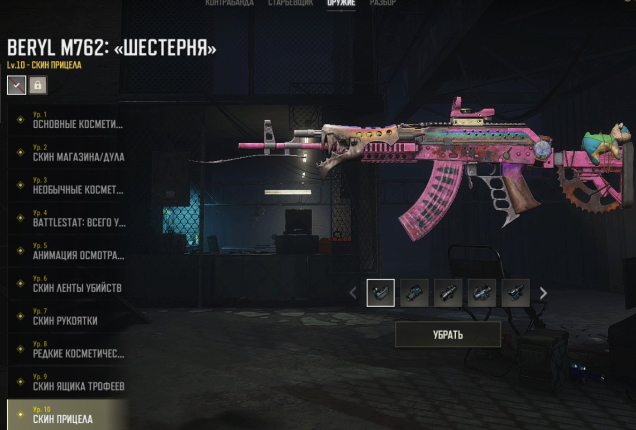This screenshot has height=430, width=636.
Task: Click the УБРАТЬ button
Action: point(447,334)
